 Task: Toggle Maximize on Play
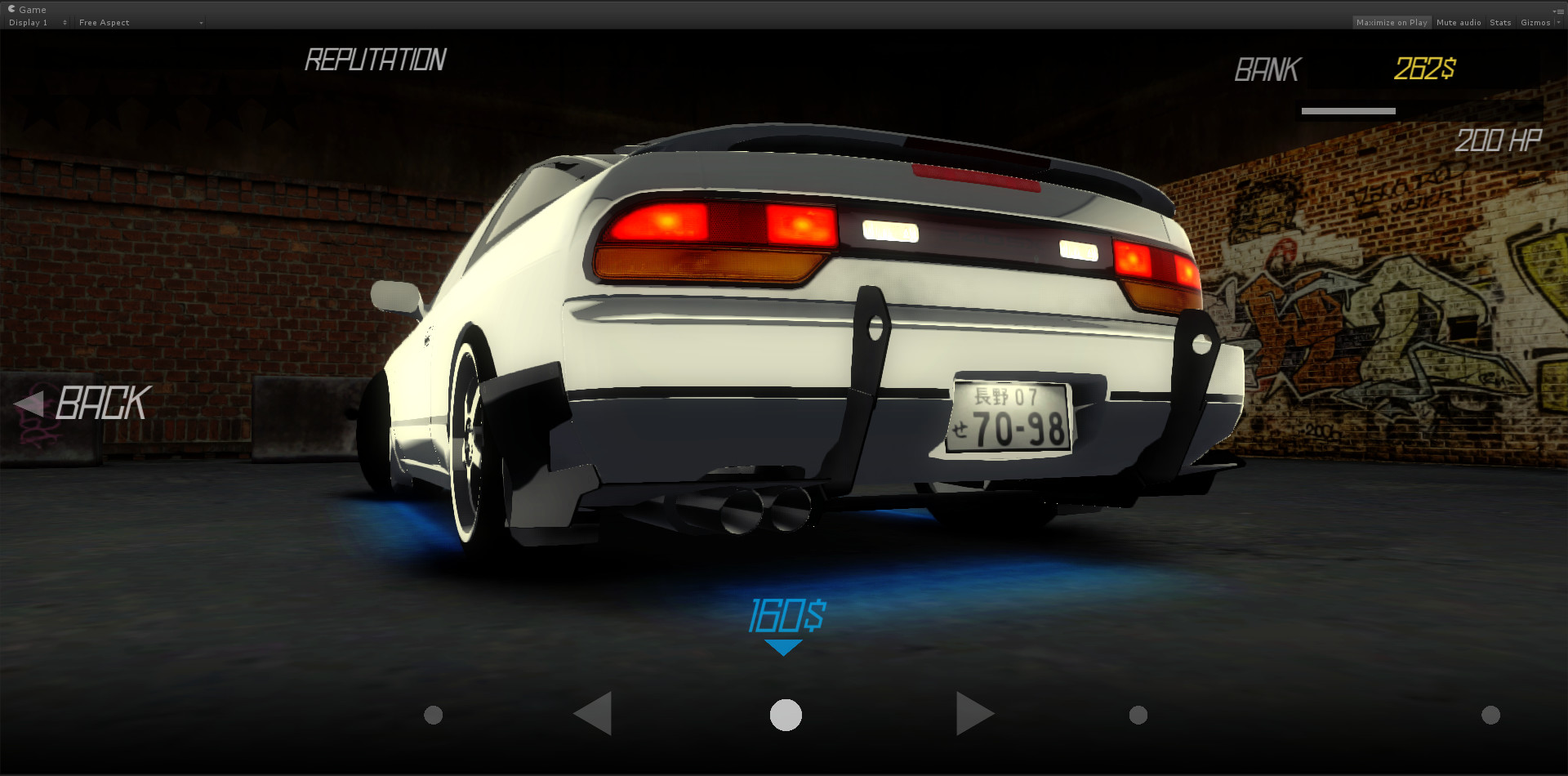(1392, 22)
